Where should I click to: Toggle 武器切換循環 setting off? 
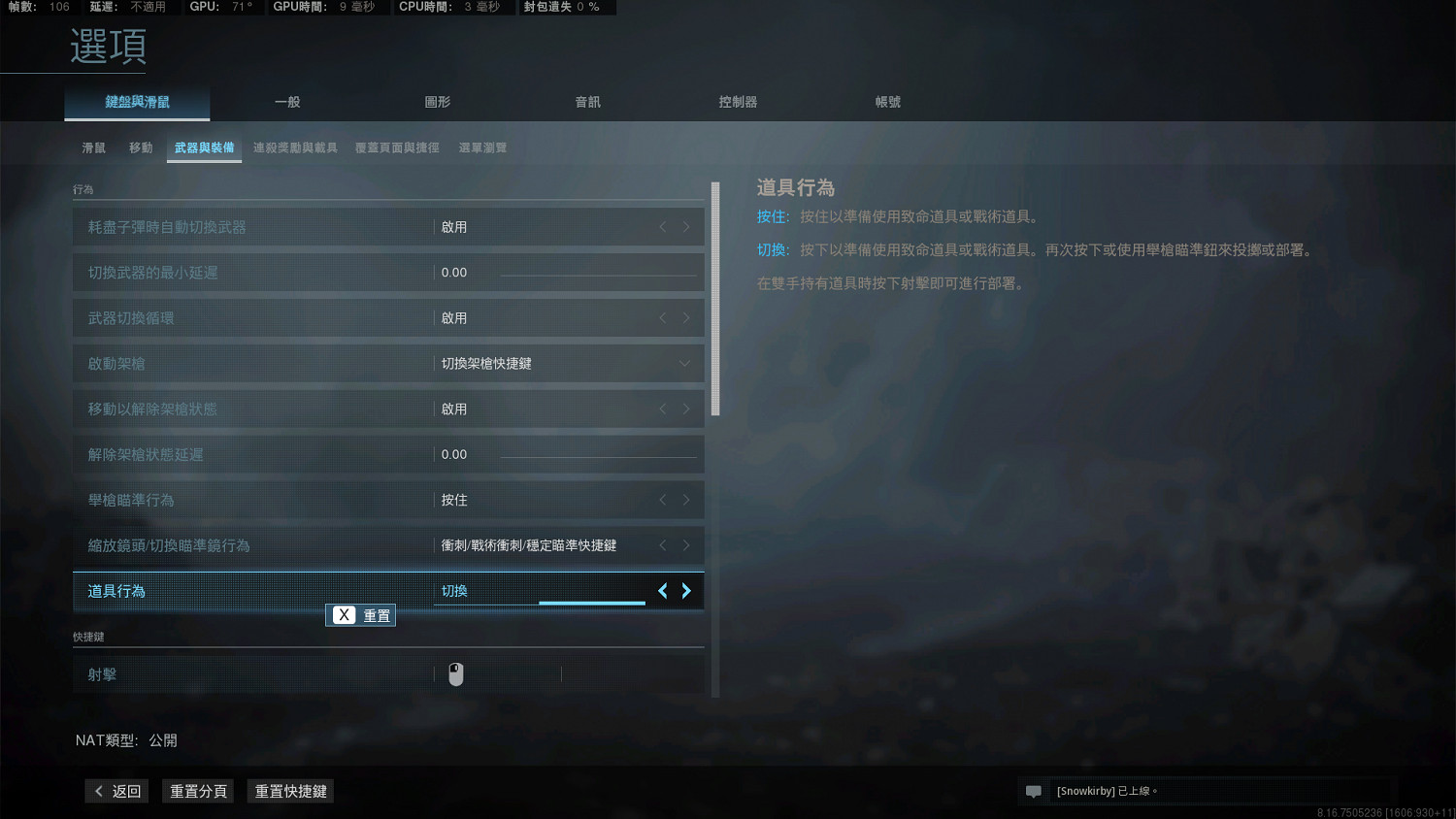click(663, 317)
